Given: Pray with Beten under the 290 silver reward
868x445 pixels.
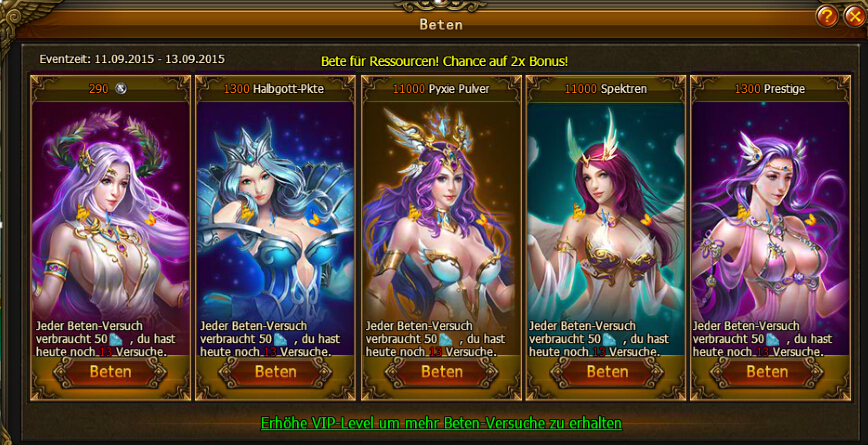Looking at the screenshot, I should click(x=111, y=372).
